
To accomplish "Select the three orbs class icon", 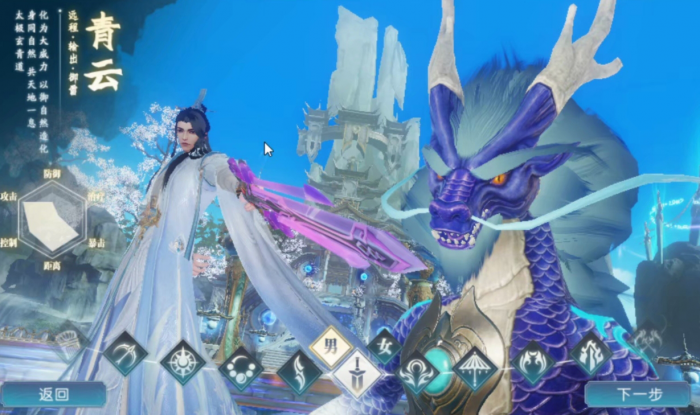I will tap(240, 369).
